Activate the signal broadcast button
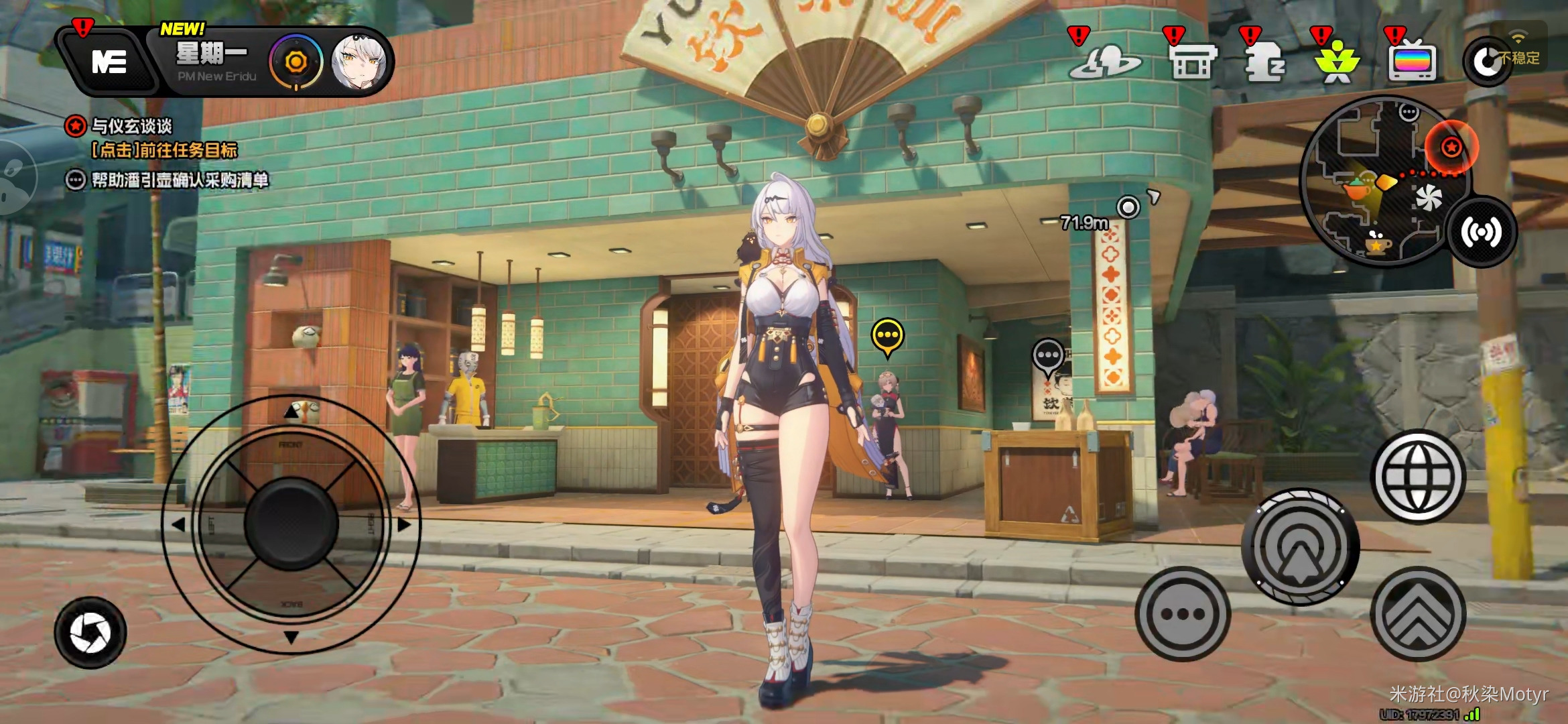 coord(1482,232)
